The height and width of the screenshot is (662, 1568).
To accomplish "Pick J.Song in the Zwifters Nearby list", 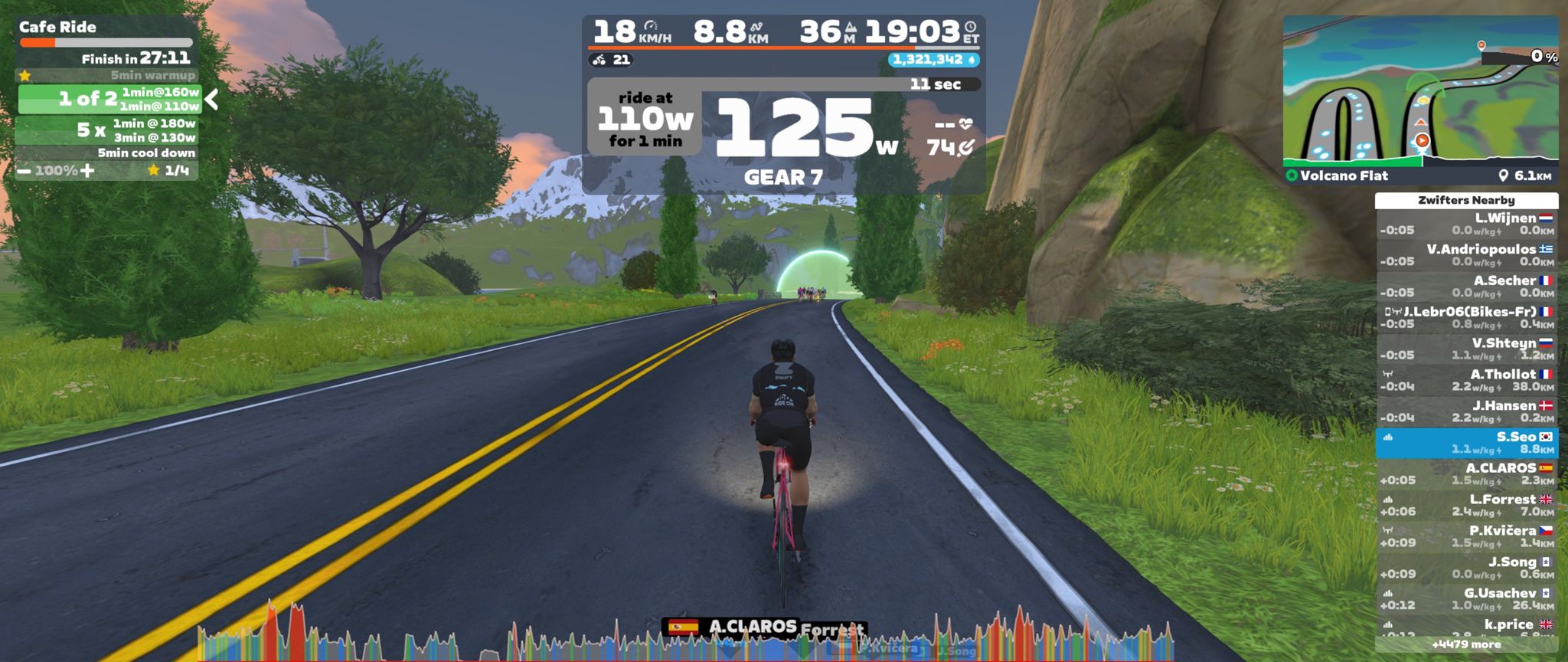I will coord(1466,568).
